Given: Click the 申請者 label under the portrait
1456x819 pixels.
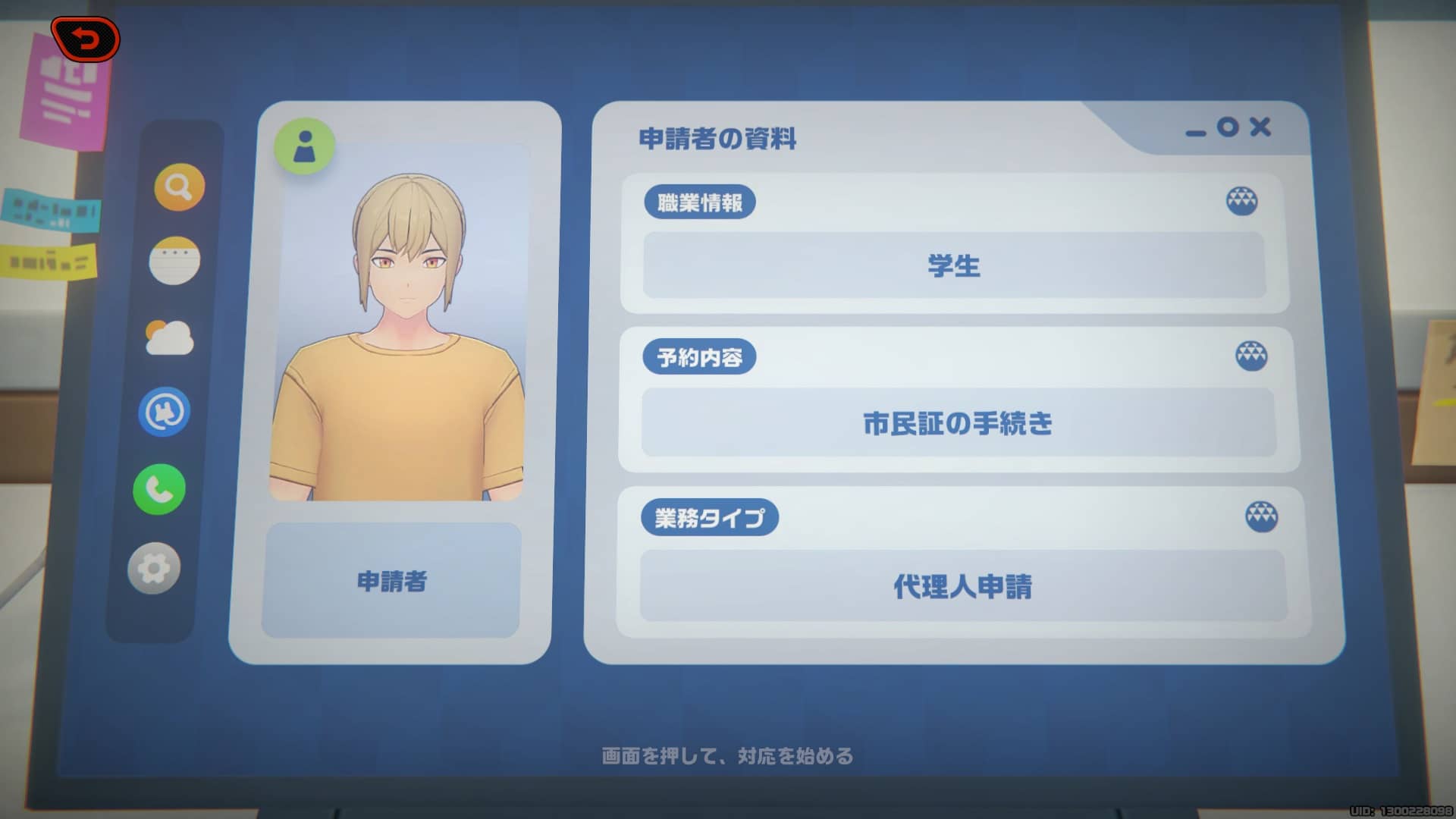Looking at the screenshot, I should [x=393, y=580].
